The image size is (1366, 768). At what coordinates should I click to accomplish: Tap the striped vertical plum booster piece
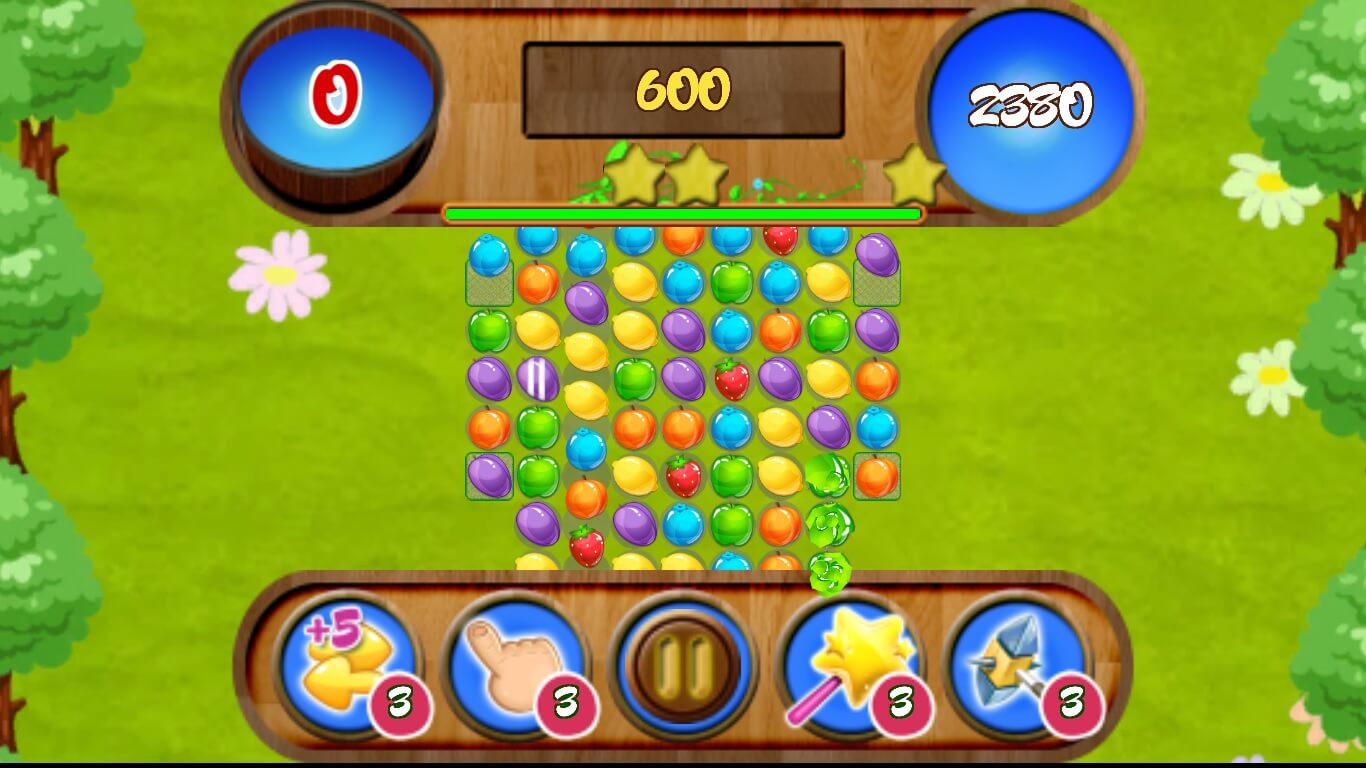point(540,380)
